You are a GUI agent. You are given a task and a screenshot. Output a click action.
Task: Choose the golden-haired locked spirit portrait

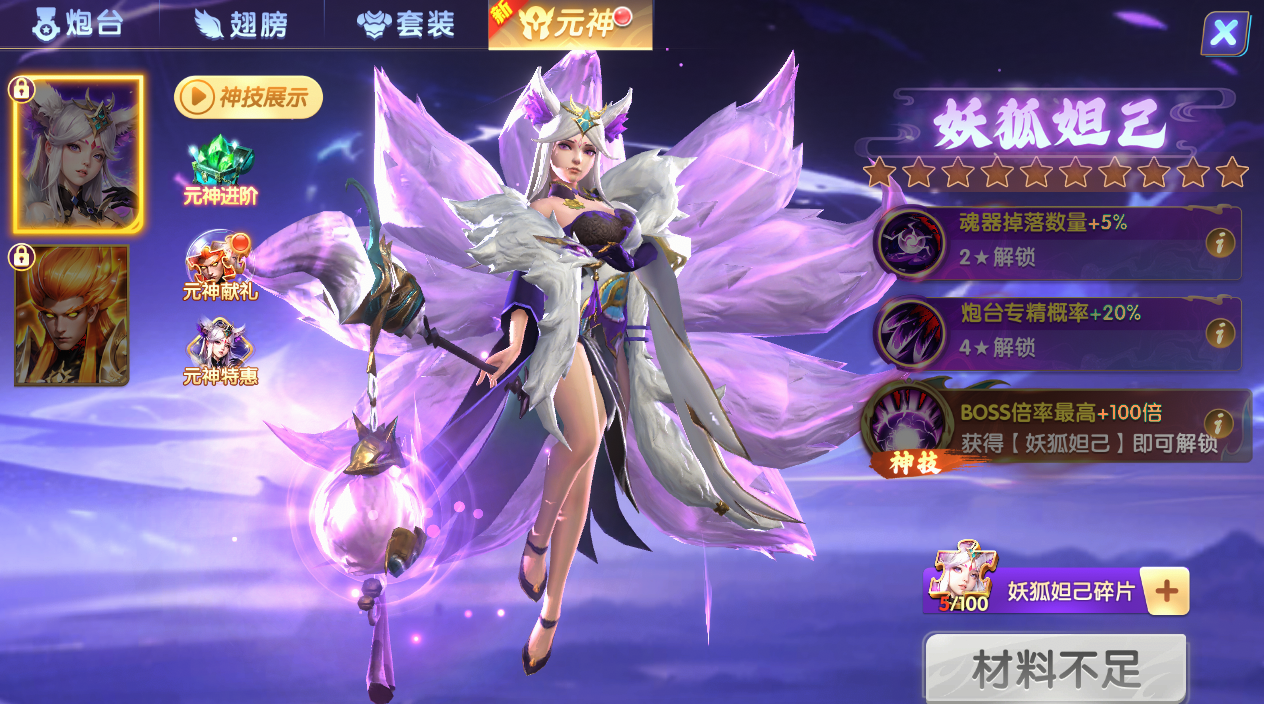point(72,315)
